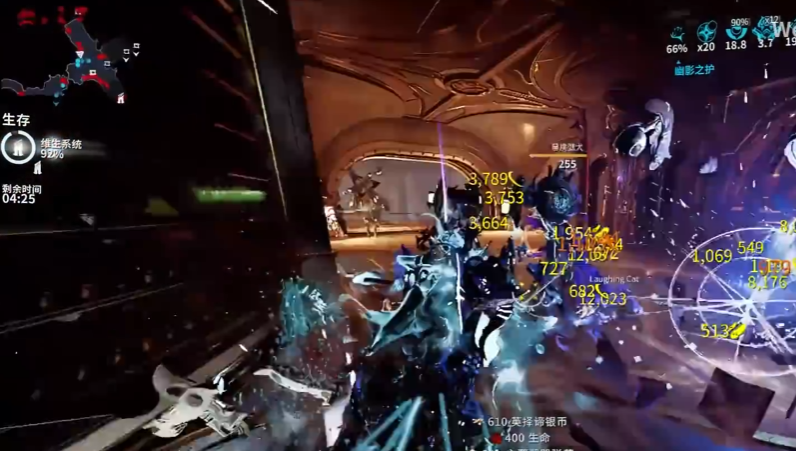This screenshot has width=796, height=451.
Task: Click the life support system circular icon
Action: [16, 148]
